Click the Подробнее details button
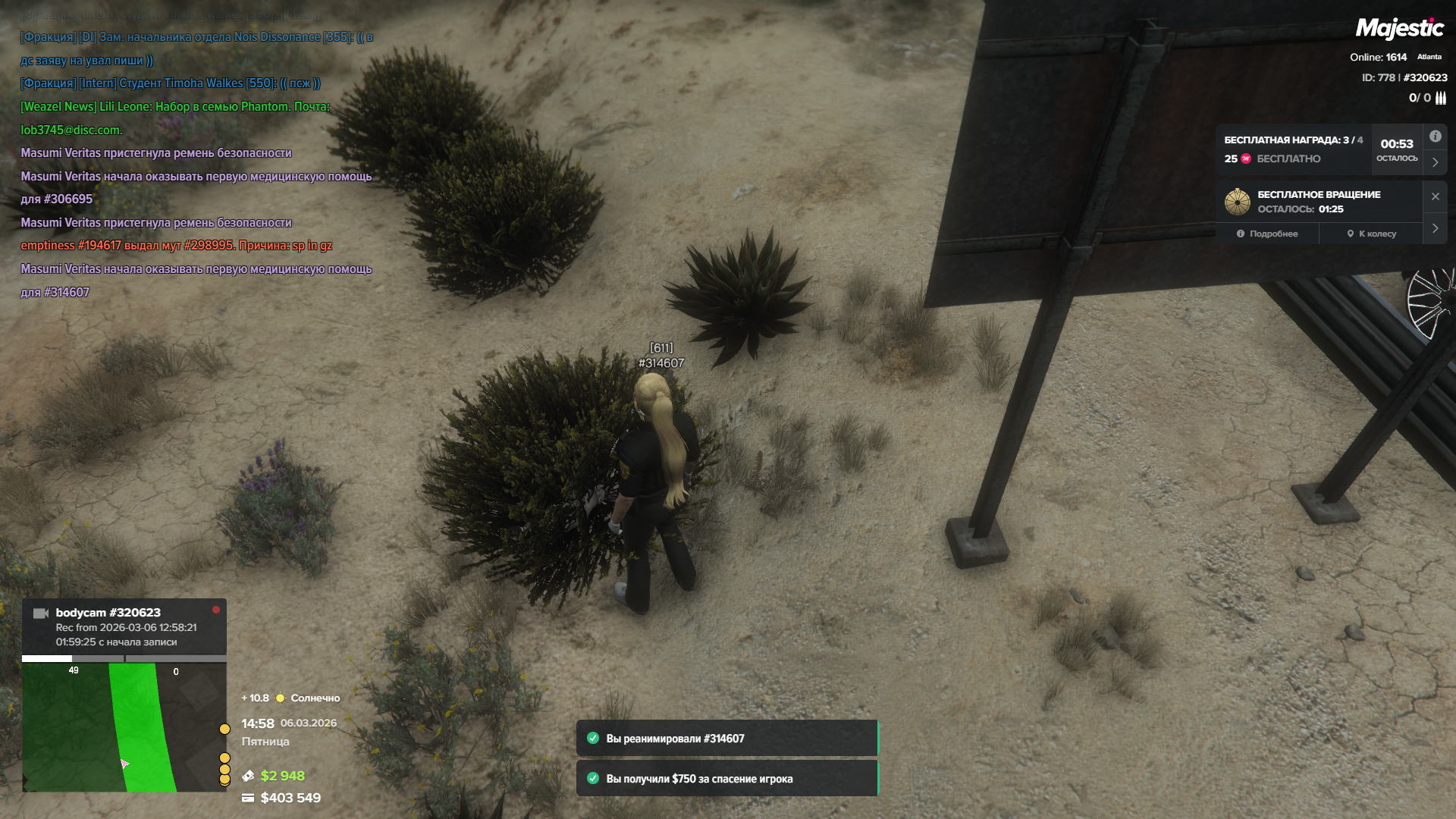This screenshot has height=819, width=1456. point(1267,234)
